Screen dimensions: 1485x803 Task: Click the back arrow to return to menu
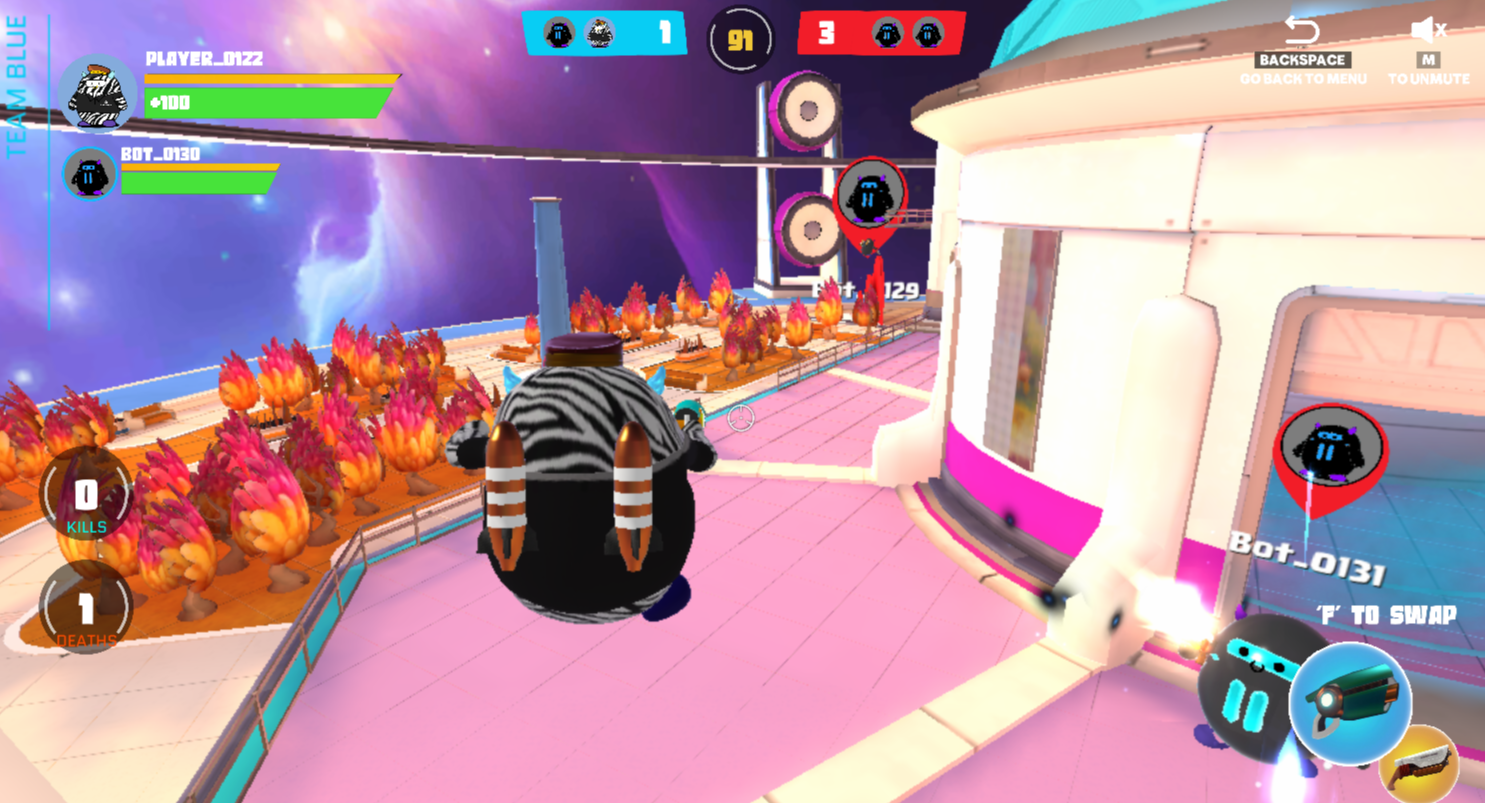point(1302,30)
